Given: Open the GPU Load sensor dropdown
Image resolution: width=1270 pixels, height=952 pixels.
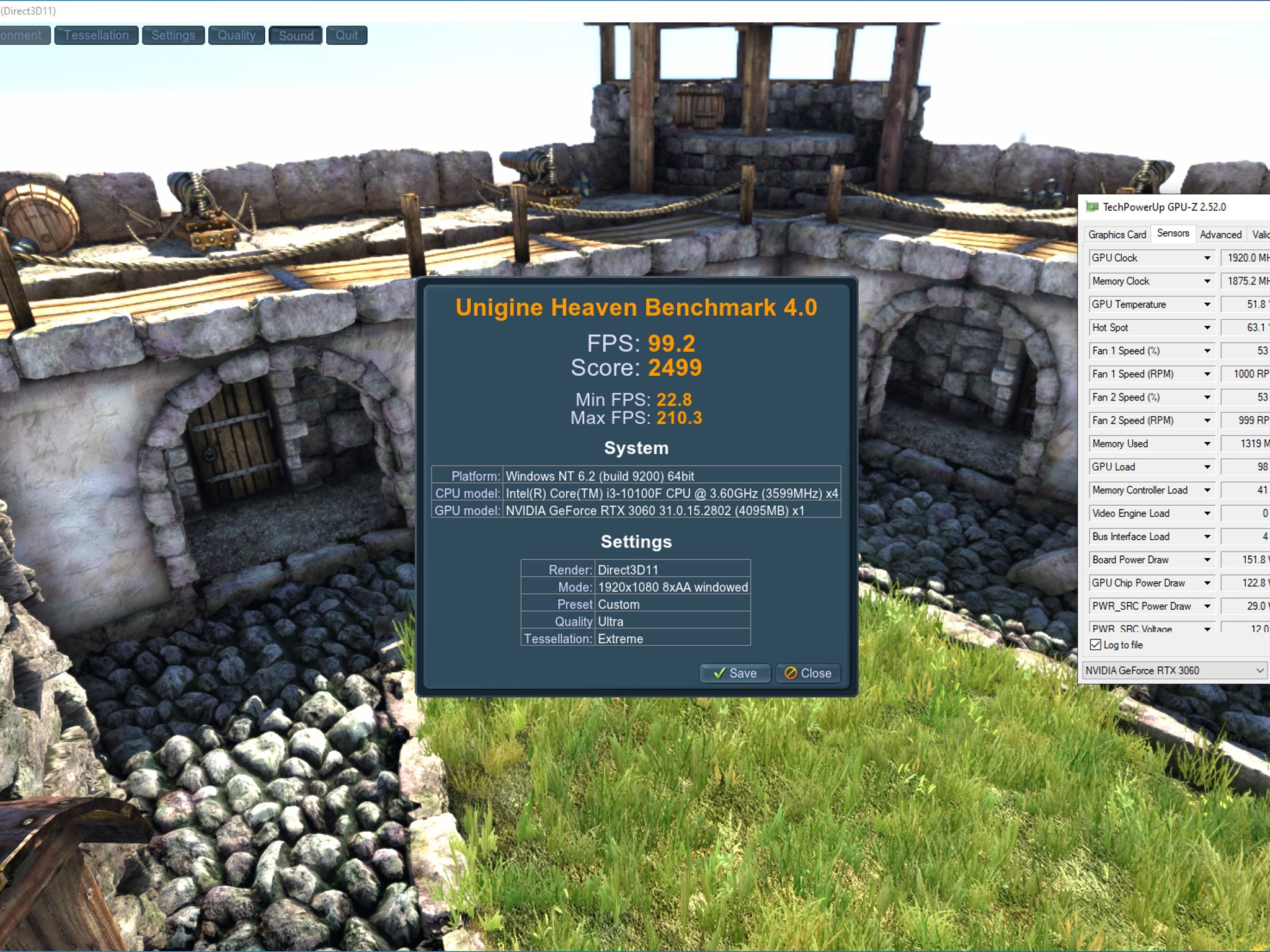Looking at the screenshot, I should 1207,467.
